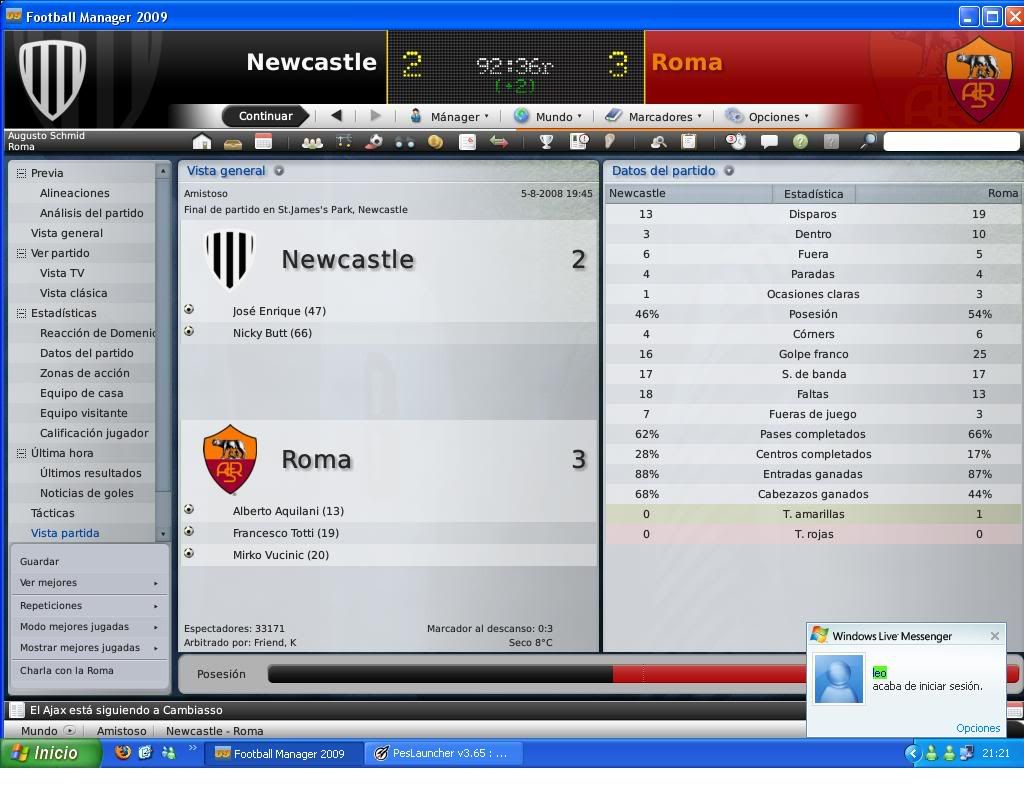Choose Vista clásica view

click(x=73, y=293)
